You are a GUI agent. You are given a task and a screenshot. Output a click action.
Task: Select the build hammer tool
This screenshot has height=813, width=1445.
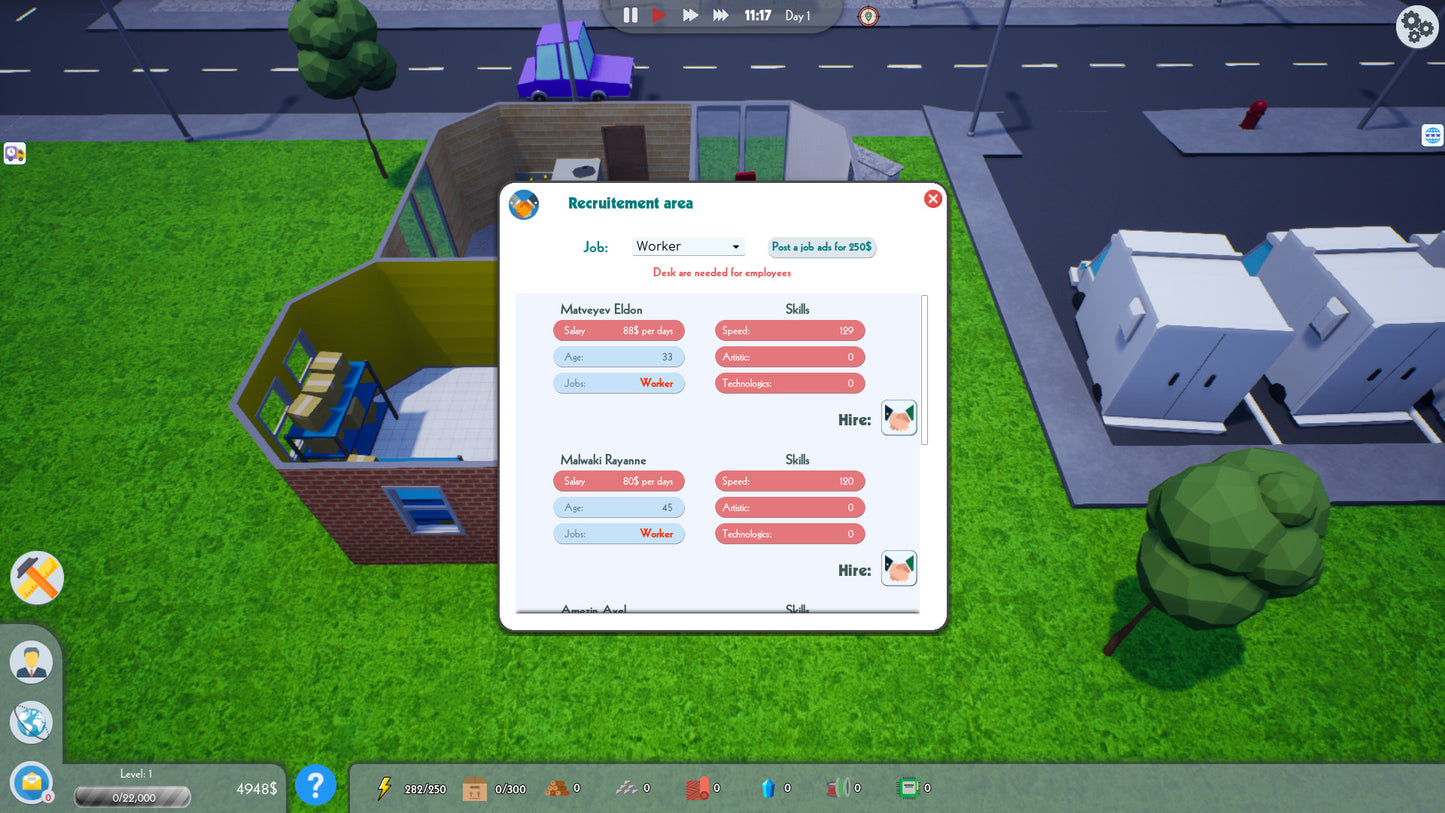(36, 577)
